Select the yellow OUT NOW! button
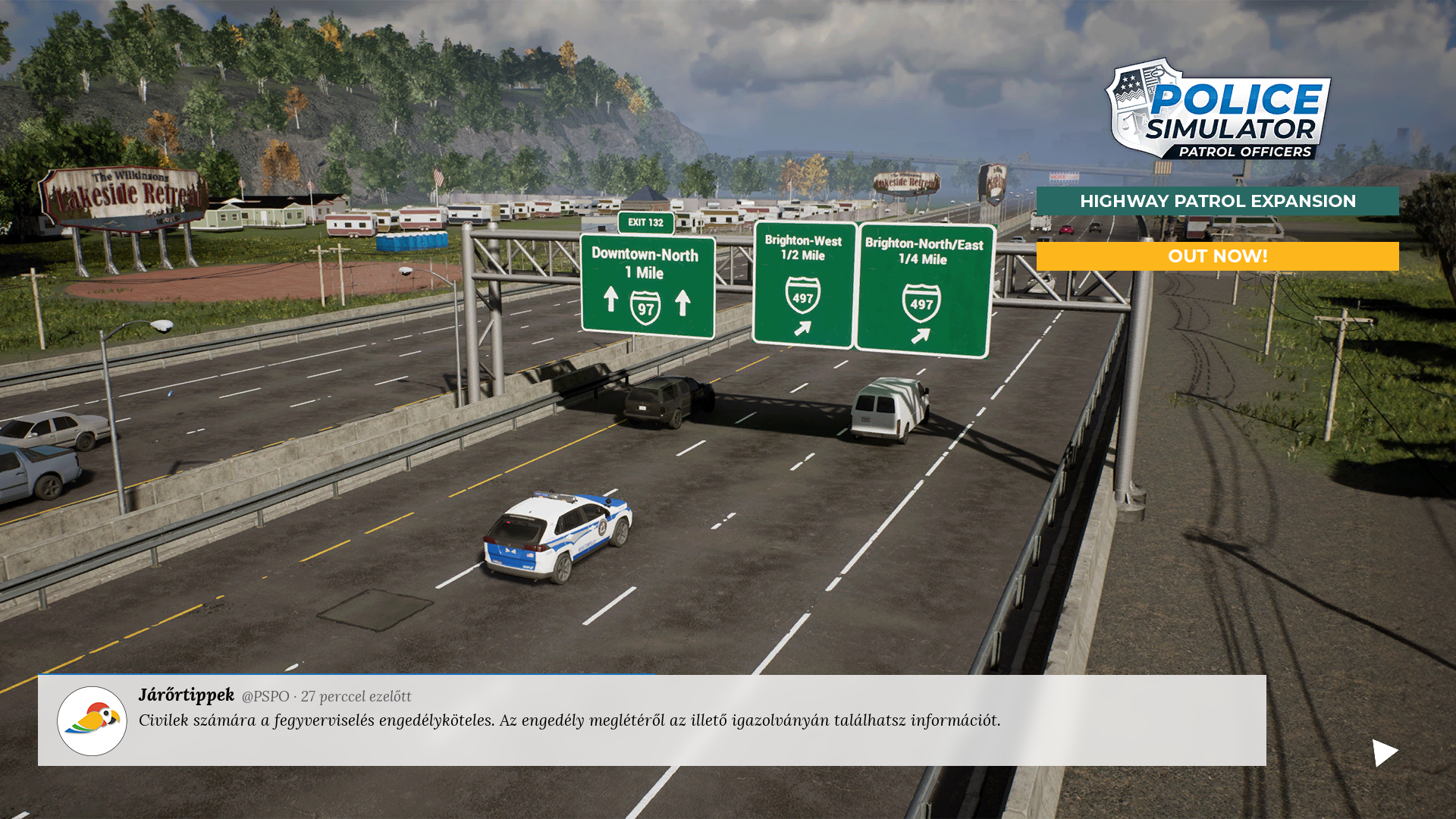 tap(1217, 256)
